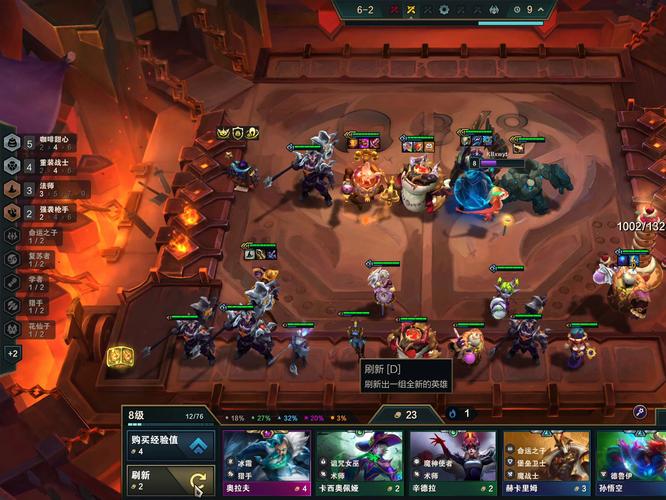Open the 咖啡甜心 trait entry
Viewport: 666px width, 500px height.
38,143
